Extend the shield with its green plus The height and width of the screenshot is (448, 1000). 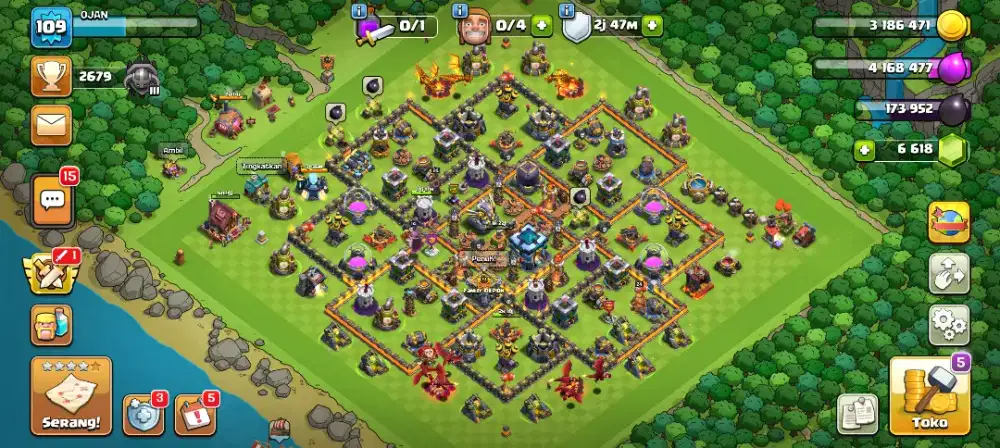point(652,26)
